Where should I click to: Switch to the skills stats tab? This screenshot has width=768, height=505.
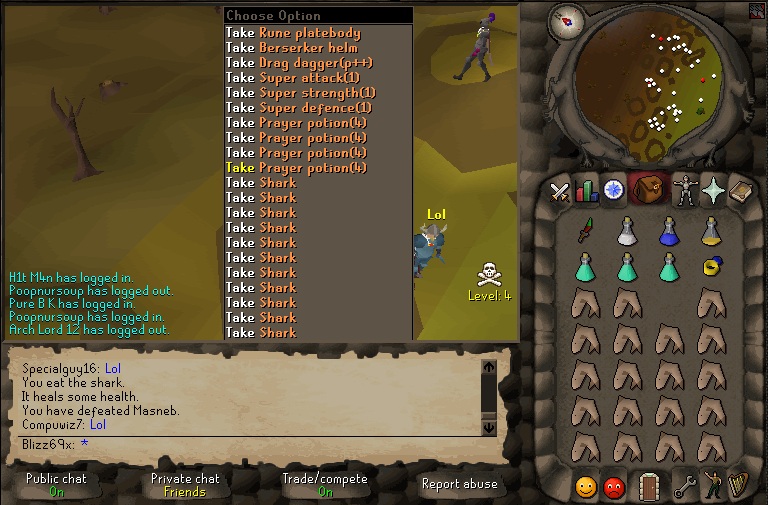tap(587, 190)
